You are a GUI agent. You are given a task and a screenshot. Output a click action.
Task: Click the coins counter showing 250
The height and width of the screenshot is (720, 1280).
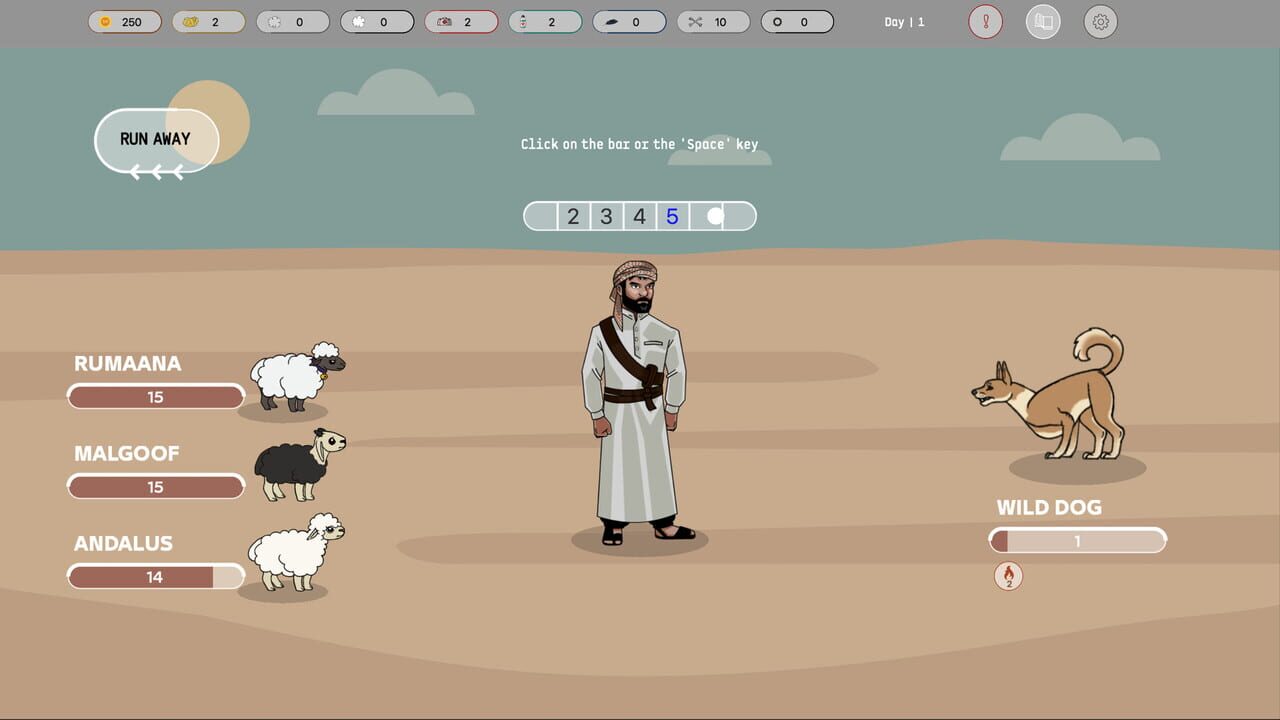pos(125,21)
